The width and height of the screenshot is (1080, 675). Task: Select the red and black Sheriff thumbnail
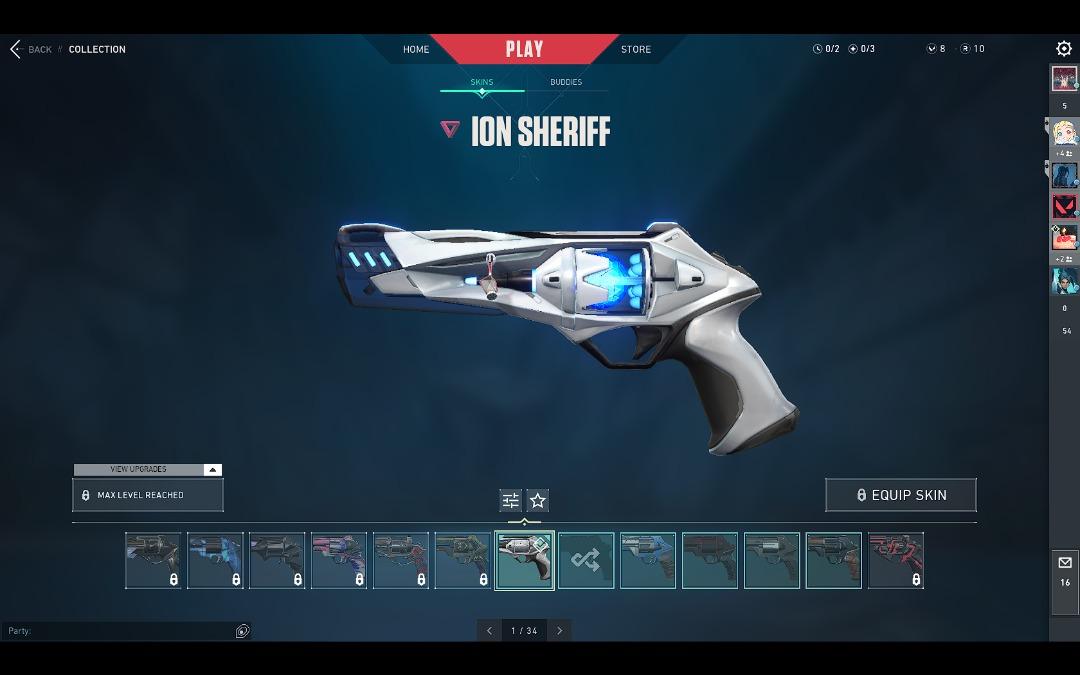[x=895, y=560]
